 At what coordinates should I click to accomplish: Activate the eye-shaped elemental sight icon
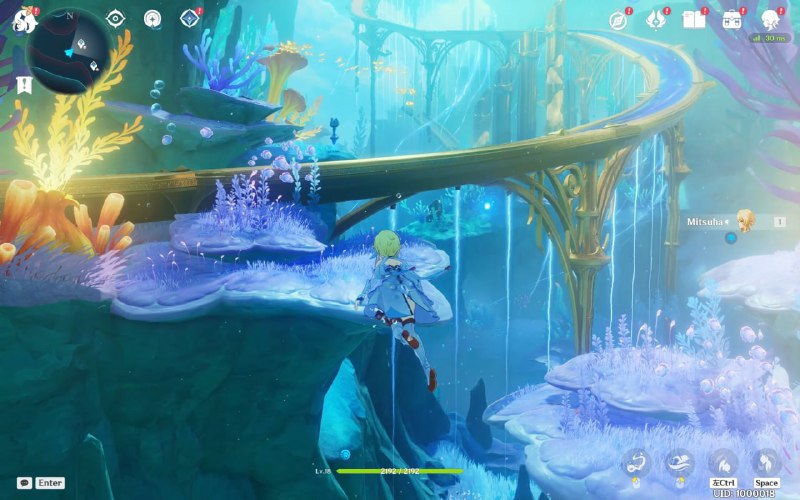pyautogui.click(x=116, y=18)
